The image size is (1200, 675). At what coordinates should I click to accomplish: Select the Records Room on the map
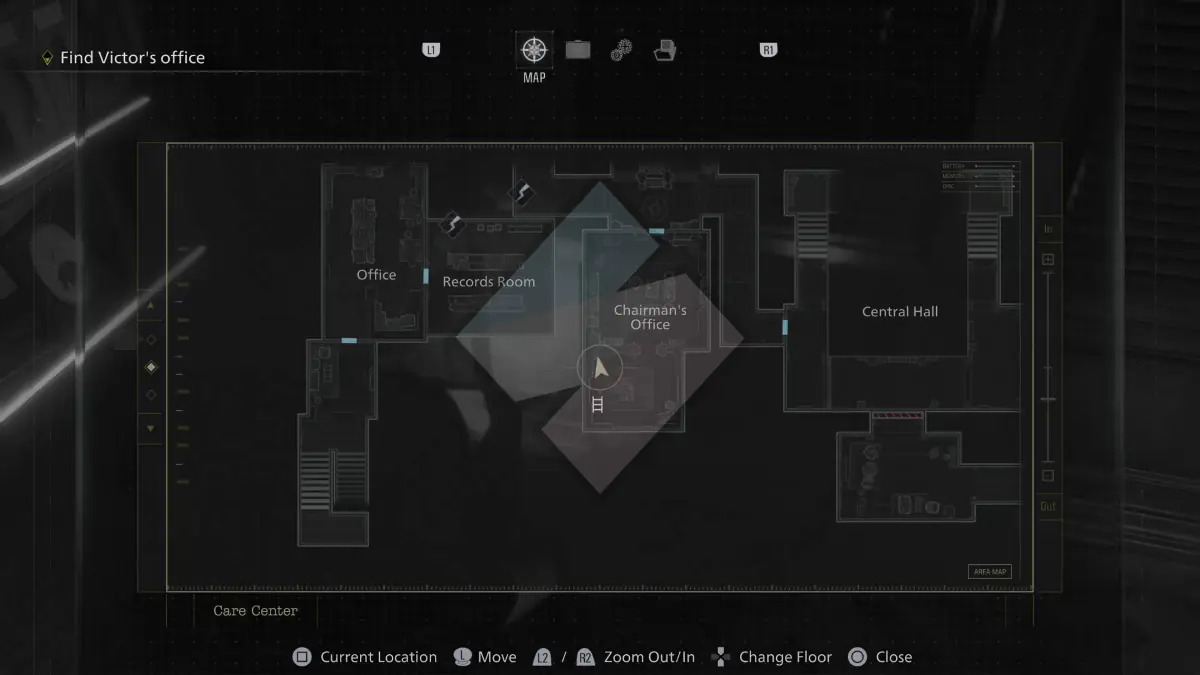click(488, 282)
